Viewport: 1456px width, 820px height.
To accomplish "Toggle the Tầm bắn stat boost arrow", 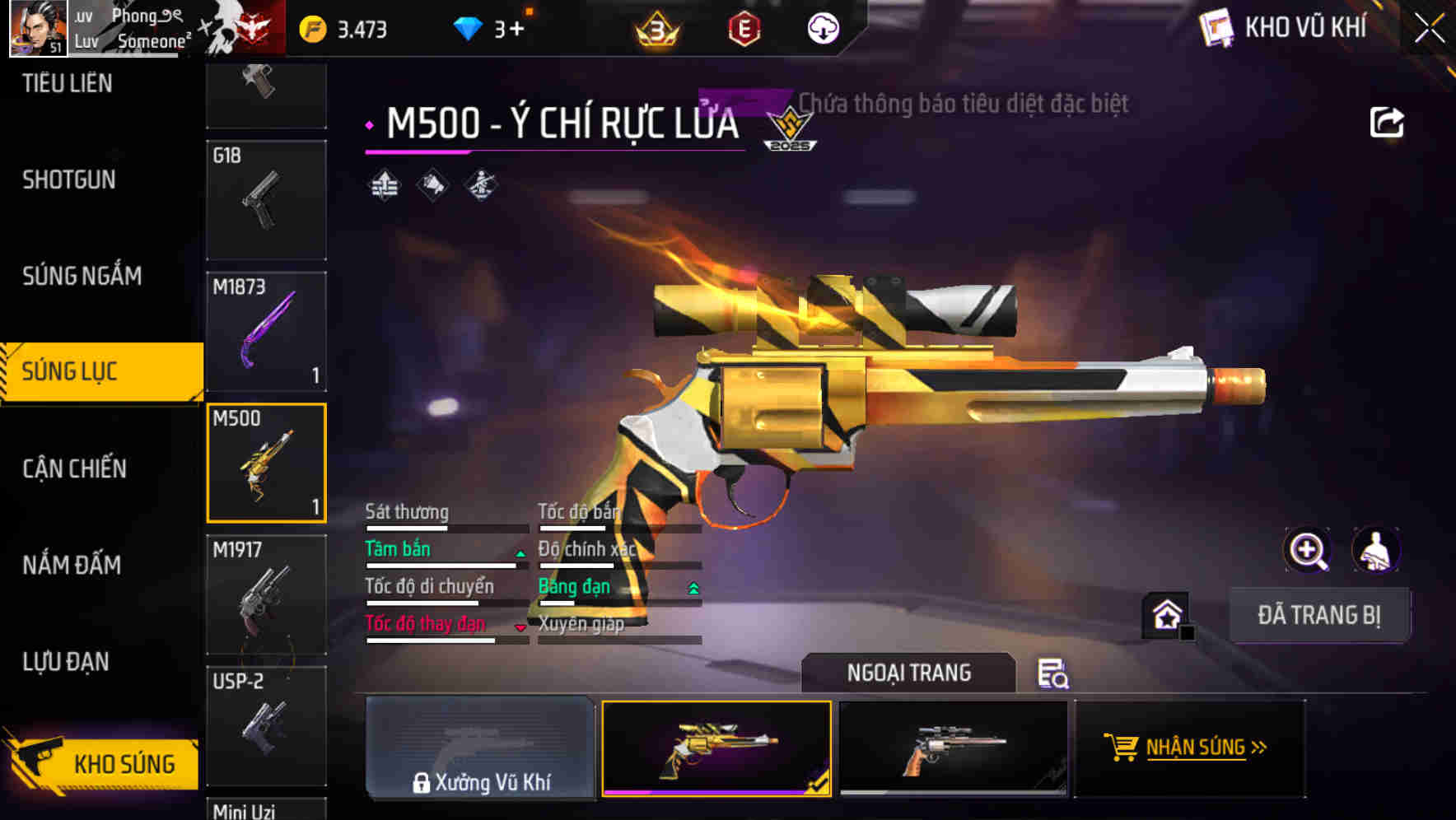I will [x=520, y=554].
